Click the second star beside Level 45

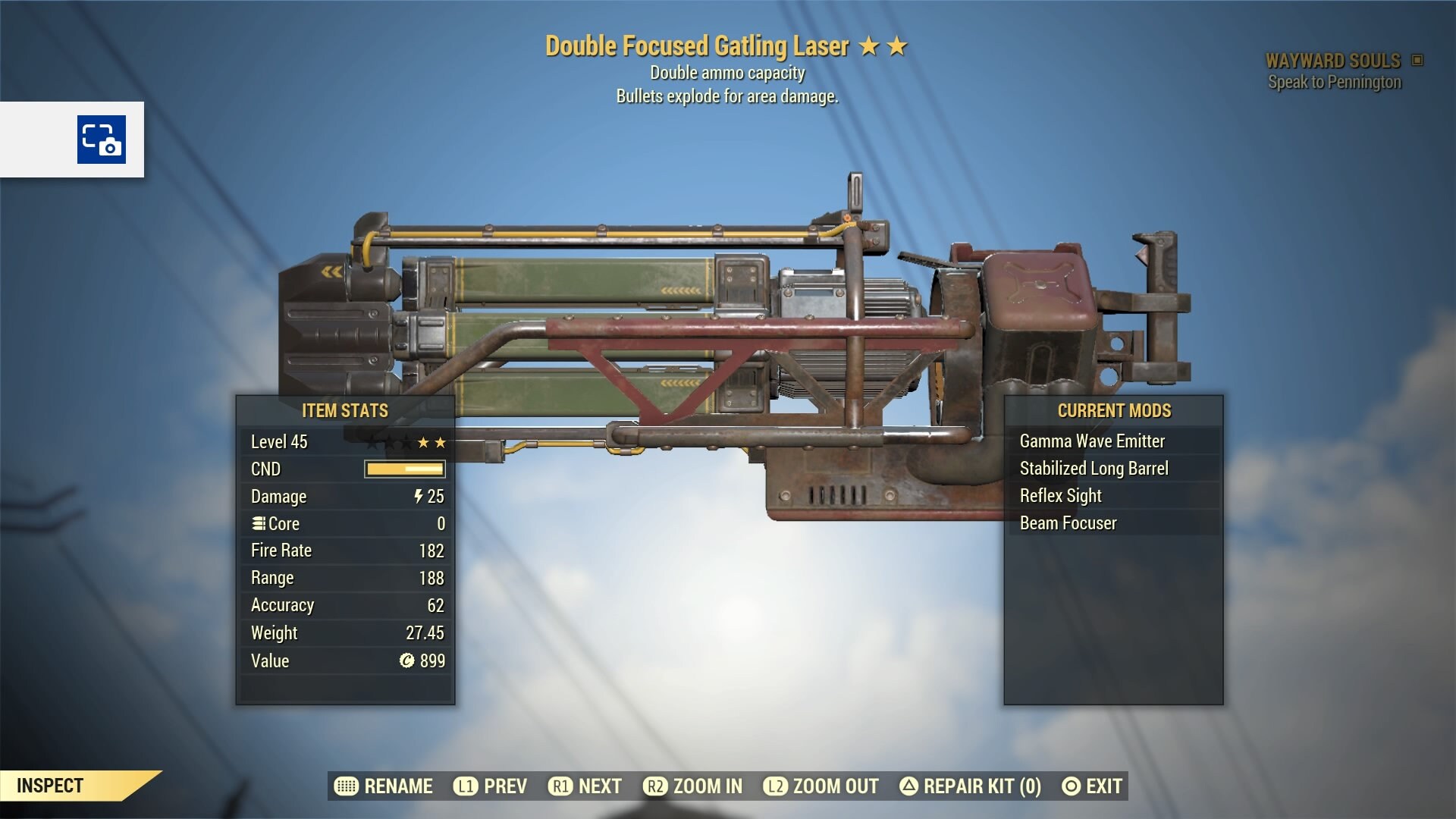439,442
